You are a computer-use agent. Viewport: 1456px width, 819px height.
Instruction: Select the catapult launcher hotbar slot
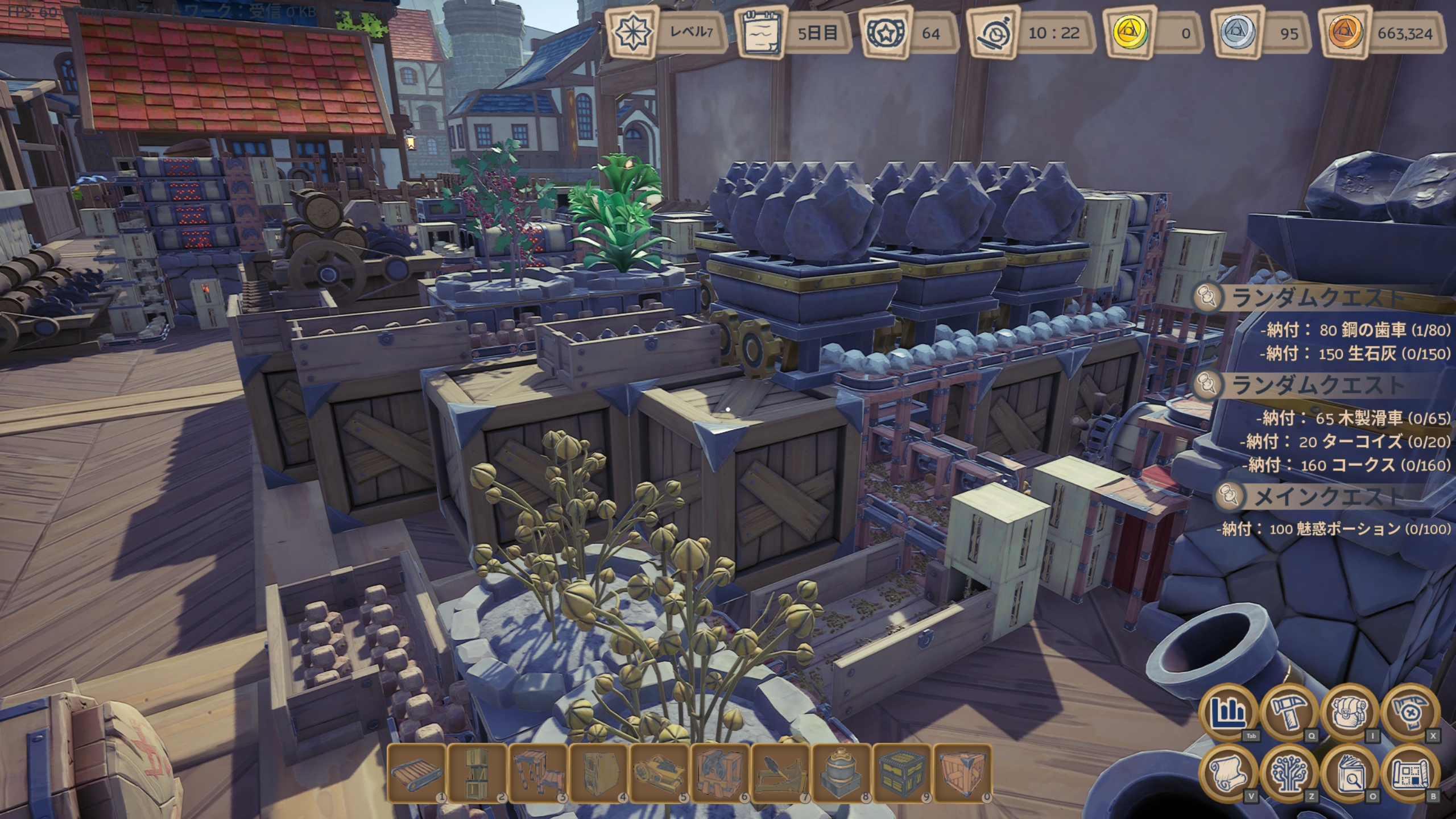click(x=781, y=773)
